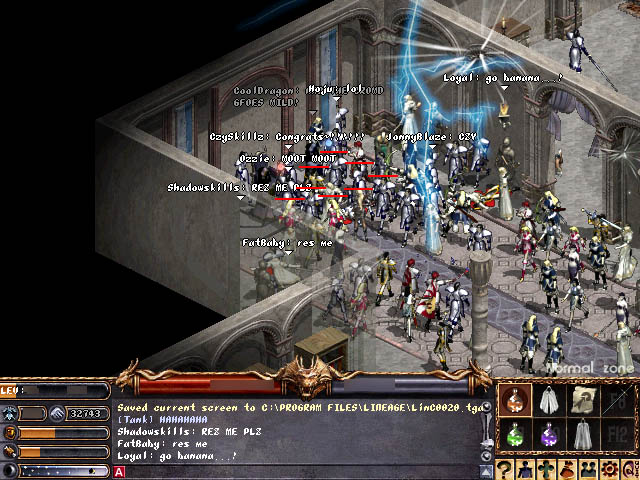Use the purple potion in the hotbar
This screenshot has width=640, height=480.
[x=548, y=435]
